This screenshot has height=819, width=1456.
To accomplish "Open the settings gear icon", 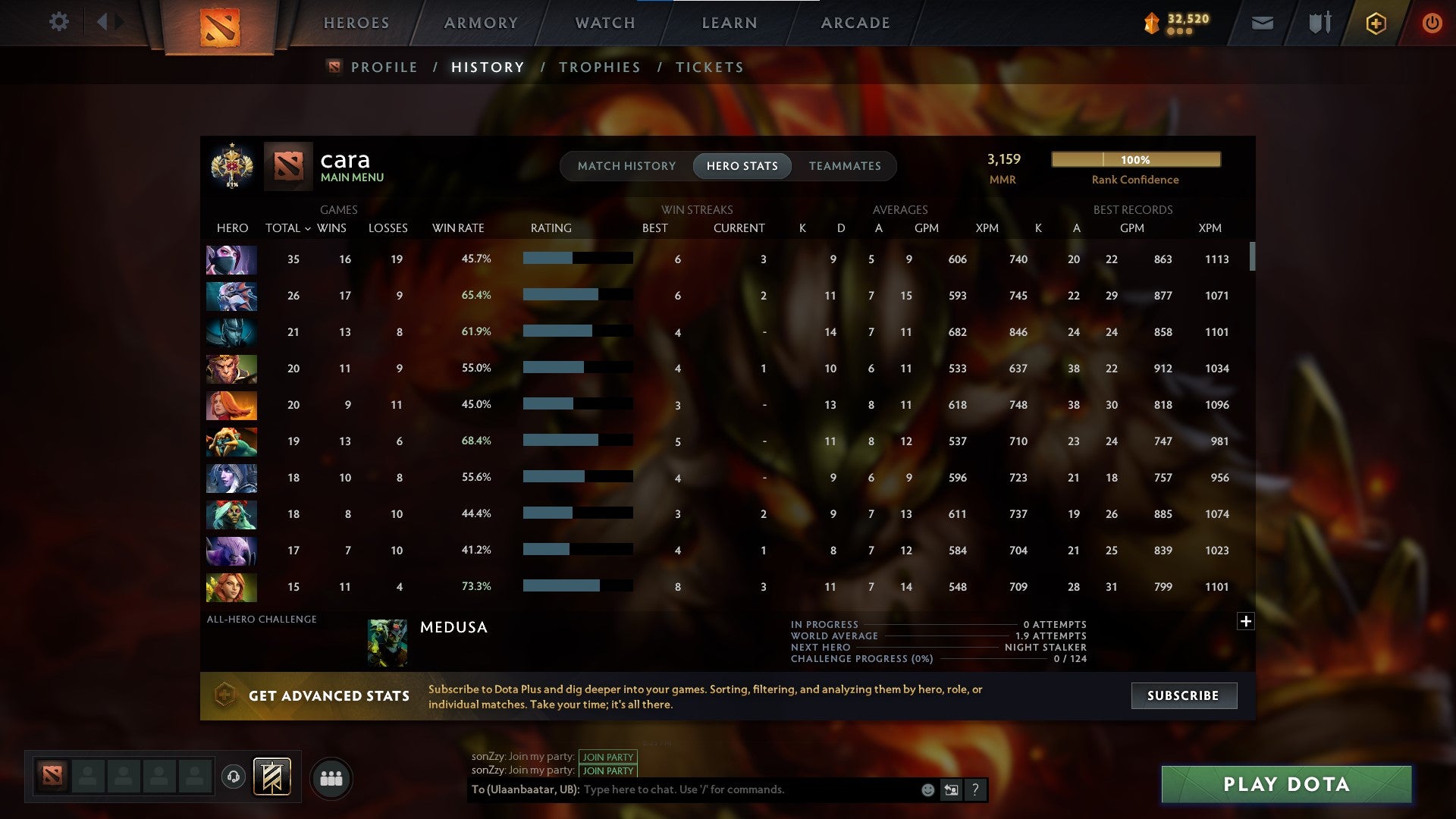I will 59,22.
